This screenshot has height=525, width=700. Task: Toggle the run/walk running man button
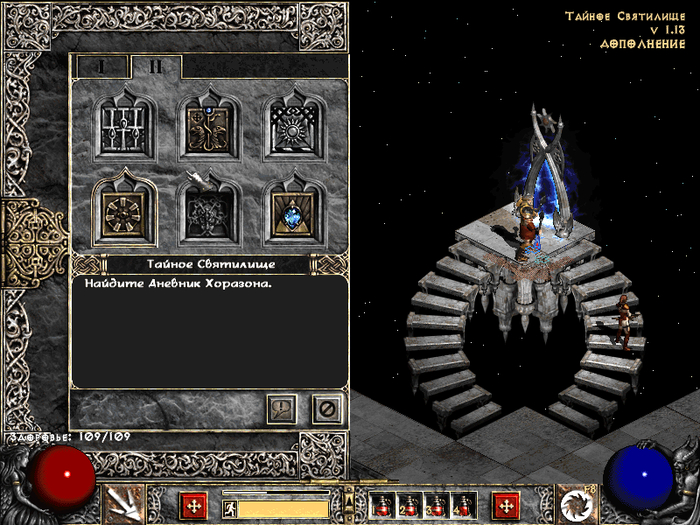tap(228, 508)
